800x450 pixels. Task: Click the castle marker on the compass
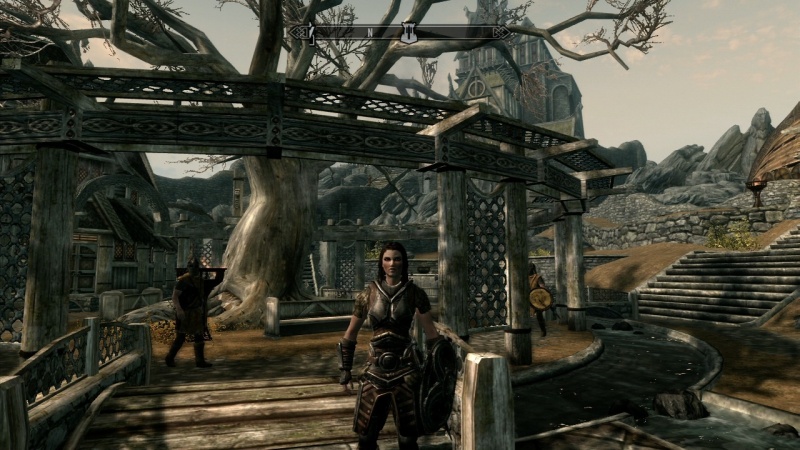click(408, 33)
